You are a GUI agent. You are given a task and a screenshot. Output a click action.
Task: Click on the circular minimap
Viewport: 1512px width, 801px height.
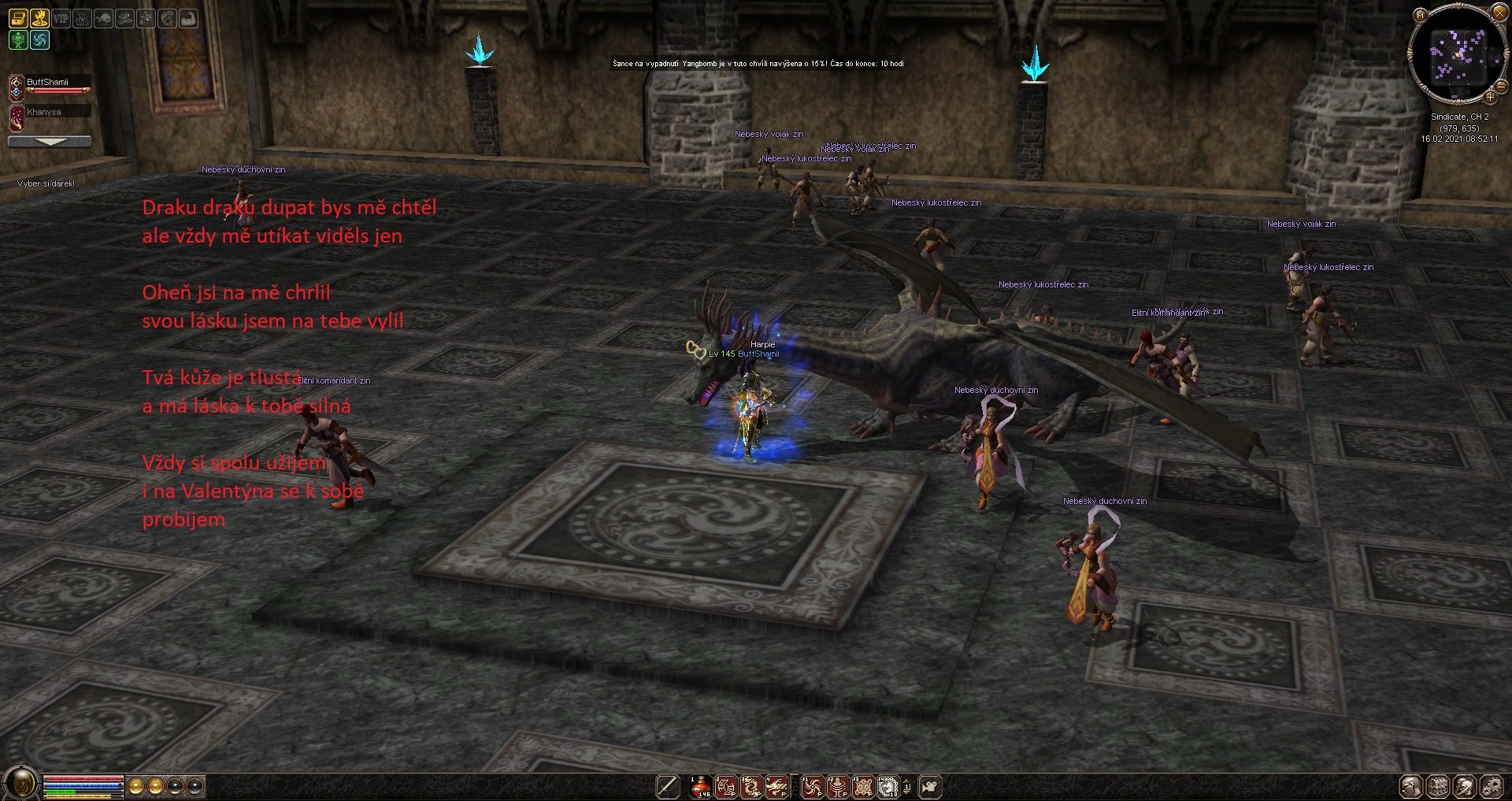tap(1458, 54)
